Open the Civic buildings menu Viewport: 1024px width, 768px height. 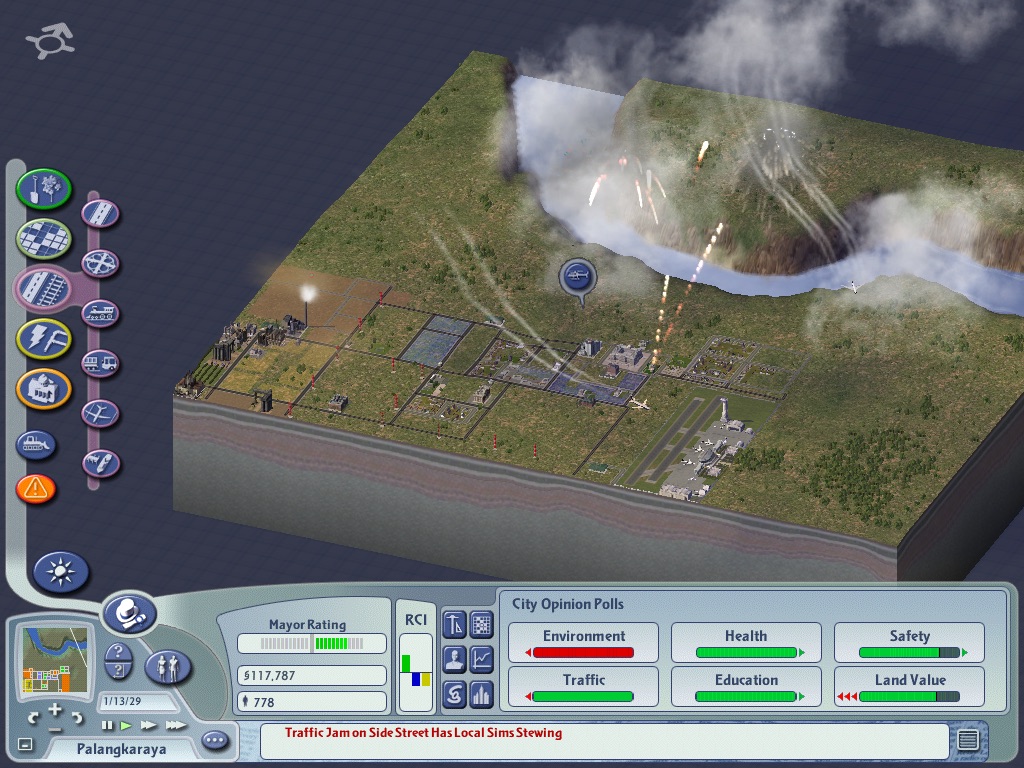tap(44, 389)
